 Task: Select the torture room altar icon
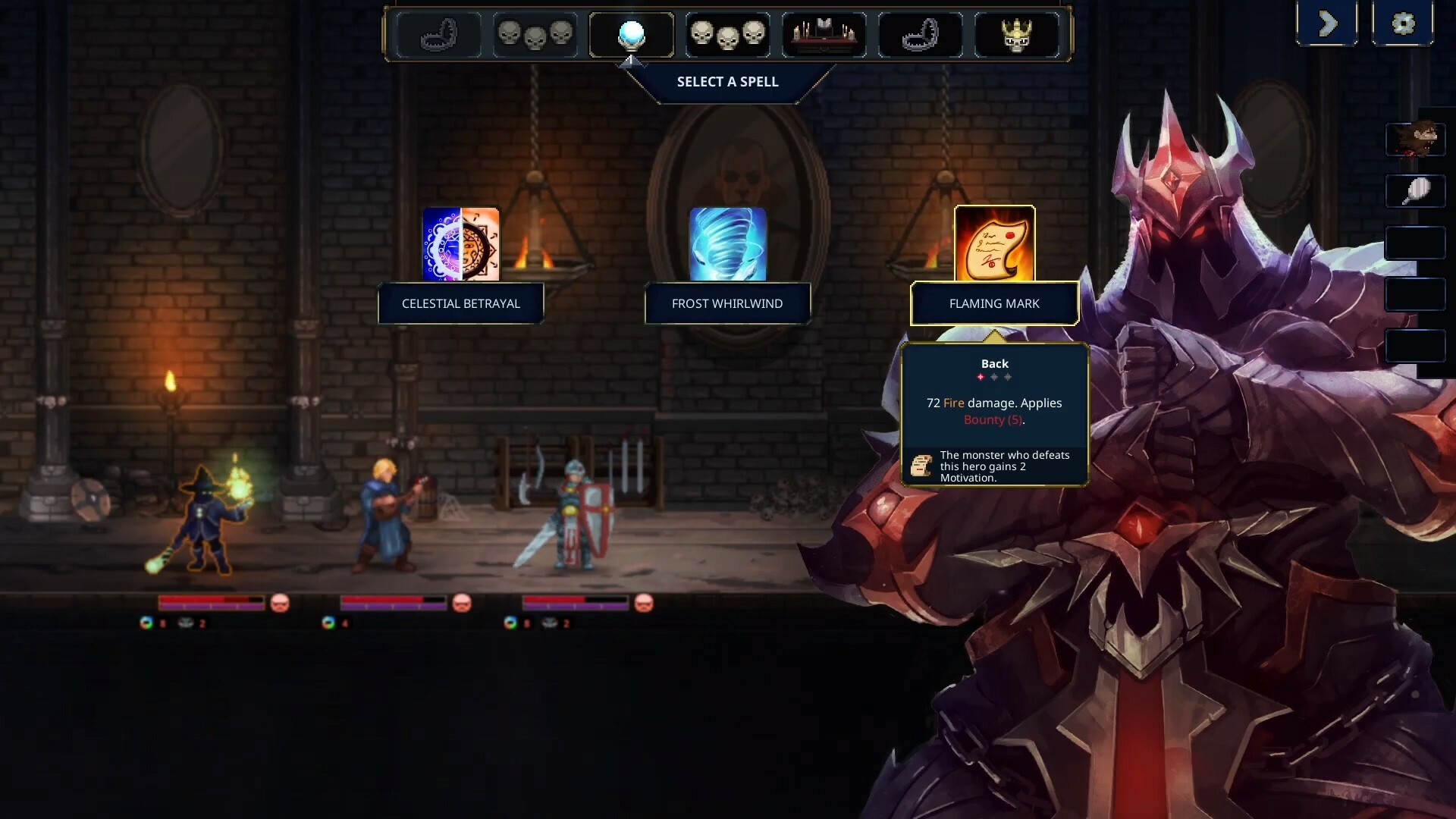pyautogui.click(x=824, y=34)
